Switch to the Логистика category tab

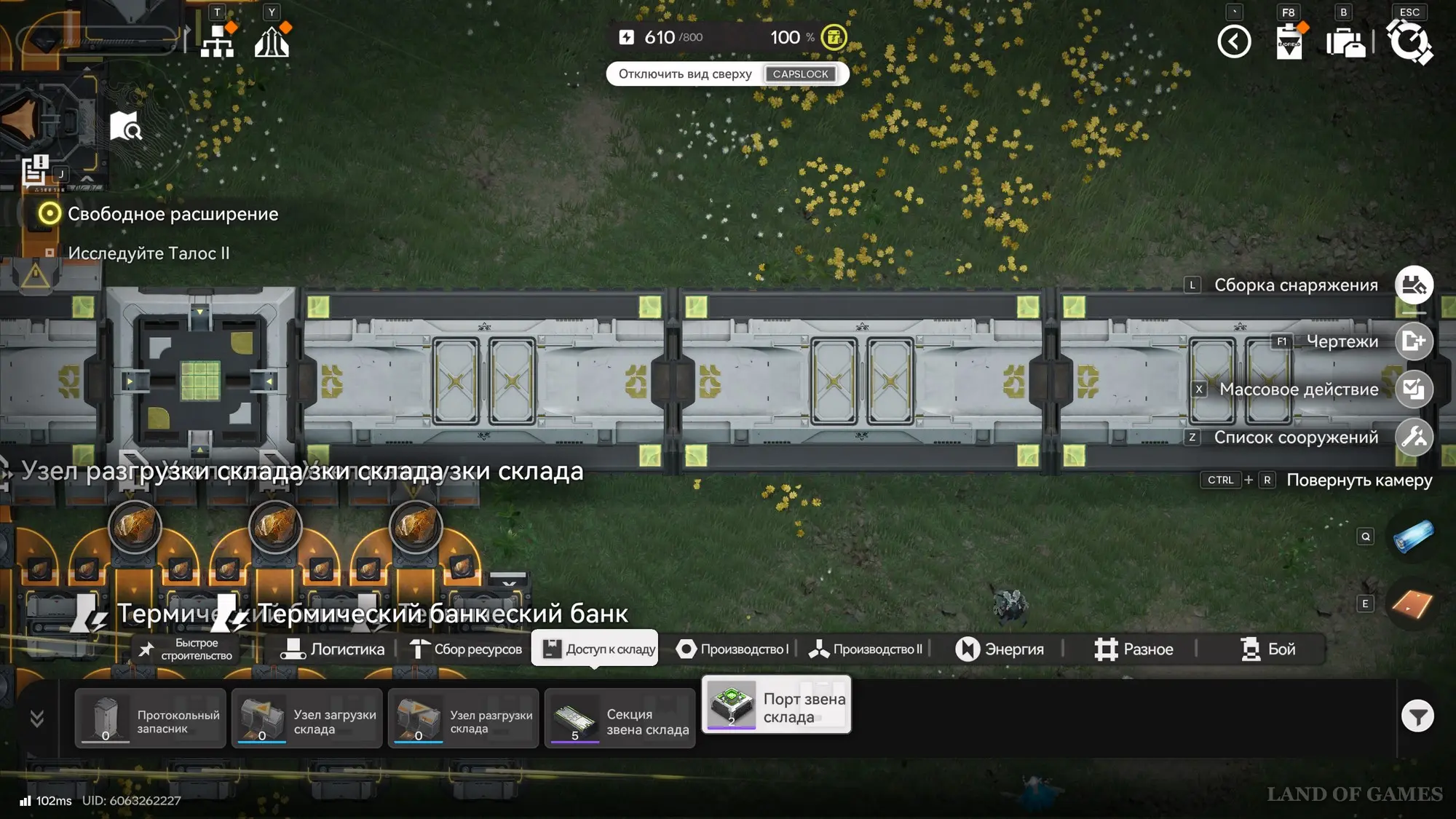click(x=333, y=649)
